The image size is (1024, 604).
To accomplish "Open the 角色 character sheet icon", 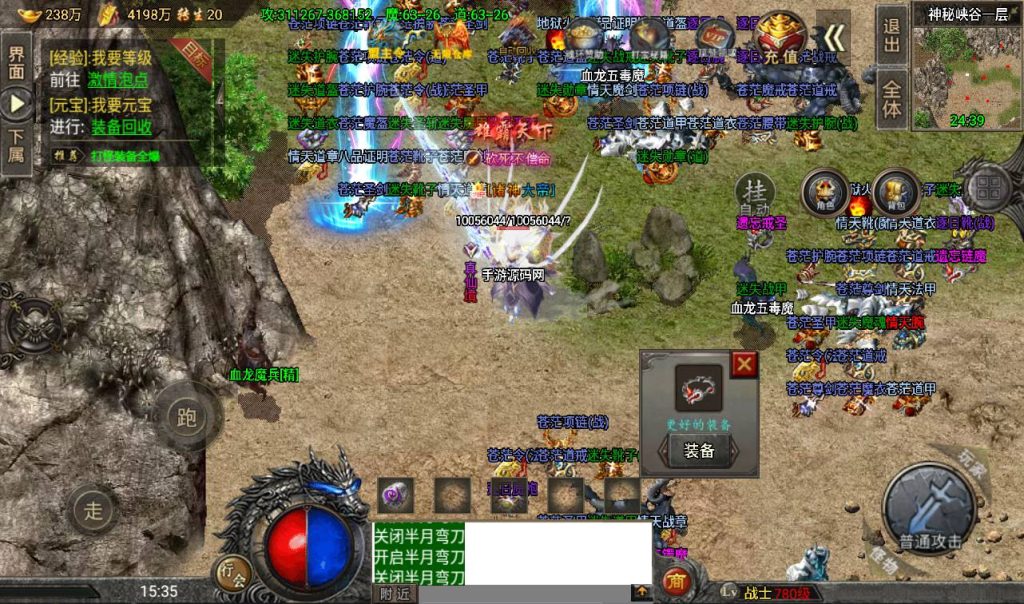I will click(825, 191).
